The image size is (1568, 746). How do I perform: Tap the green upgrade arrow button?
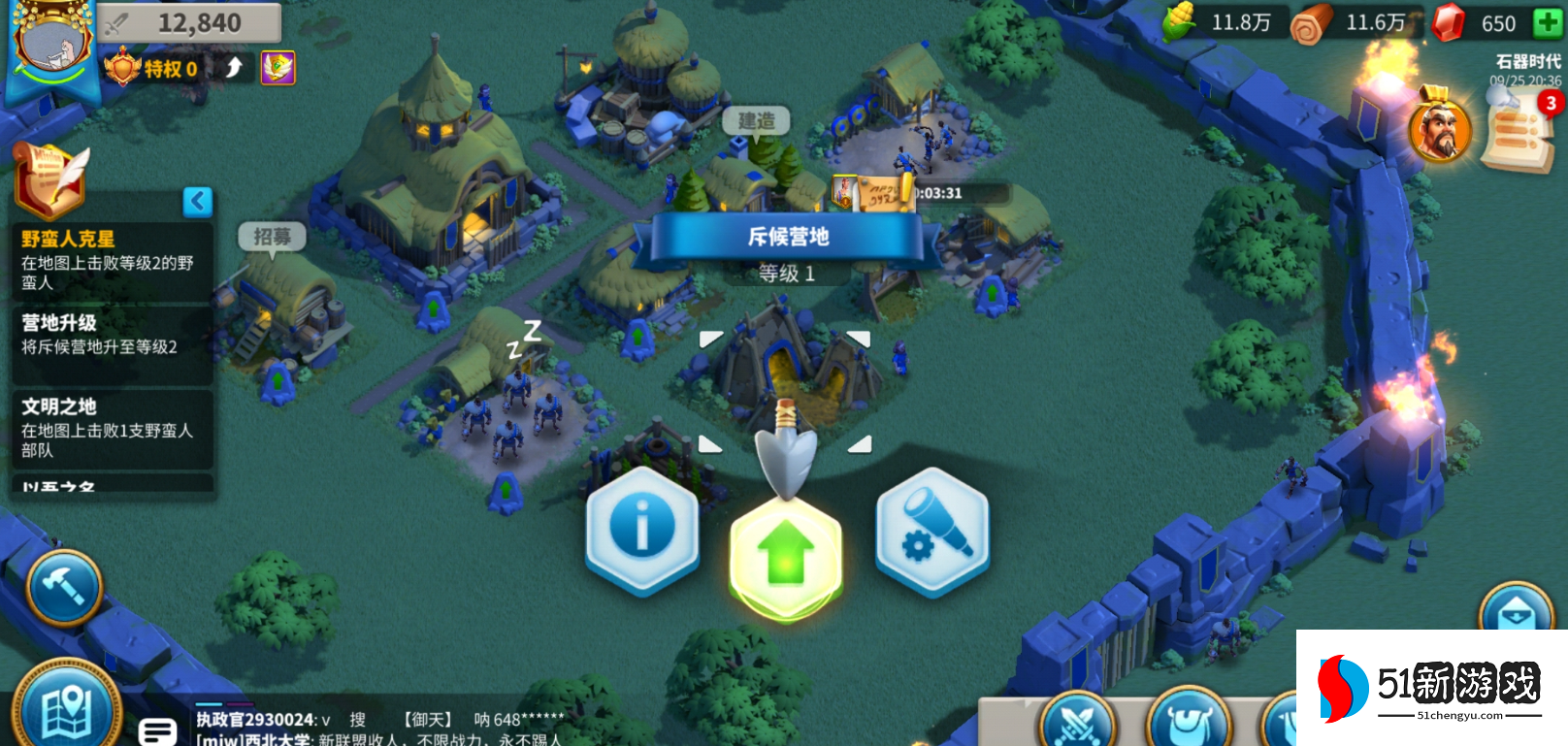[x=786, y=555]
